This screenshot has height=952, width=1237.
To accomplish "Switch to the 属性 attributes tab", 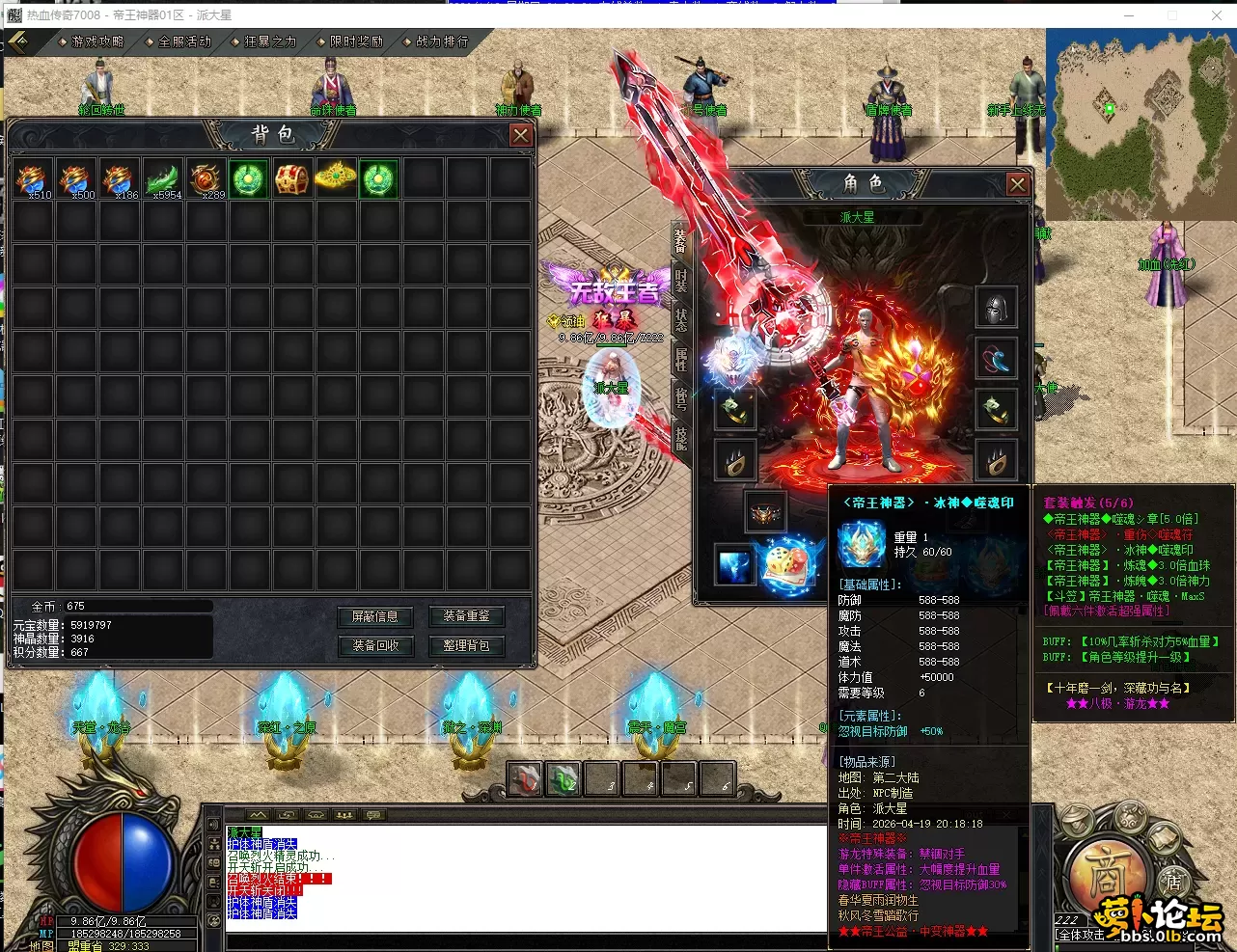I will click(x=681, y=359).
